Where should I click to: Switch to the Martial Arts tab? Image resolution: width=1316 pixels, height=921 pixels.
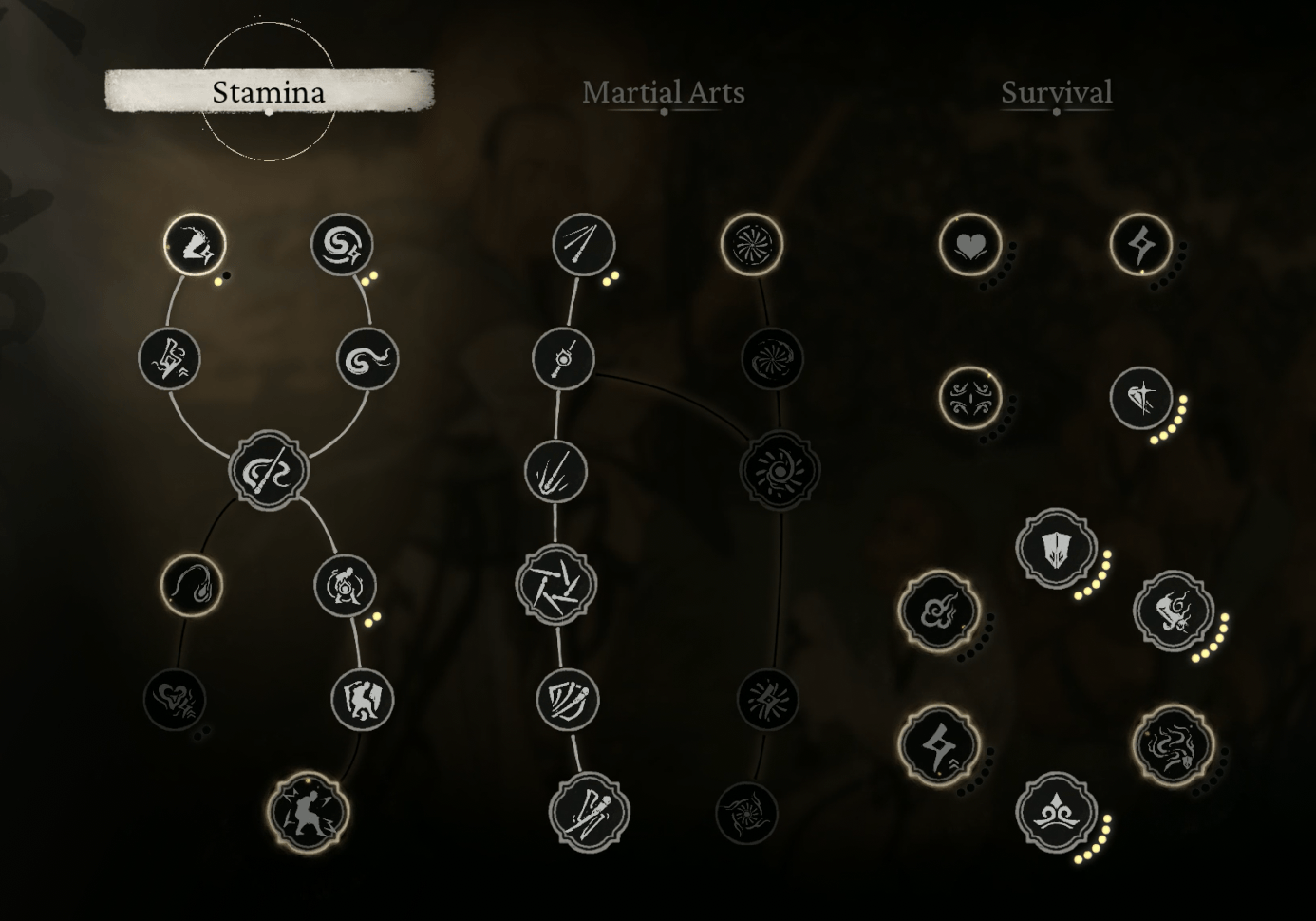click(663, 92)
